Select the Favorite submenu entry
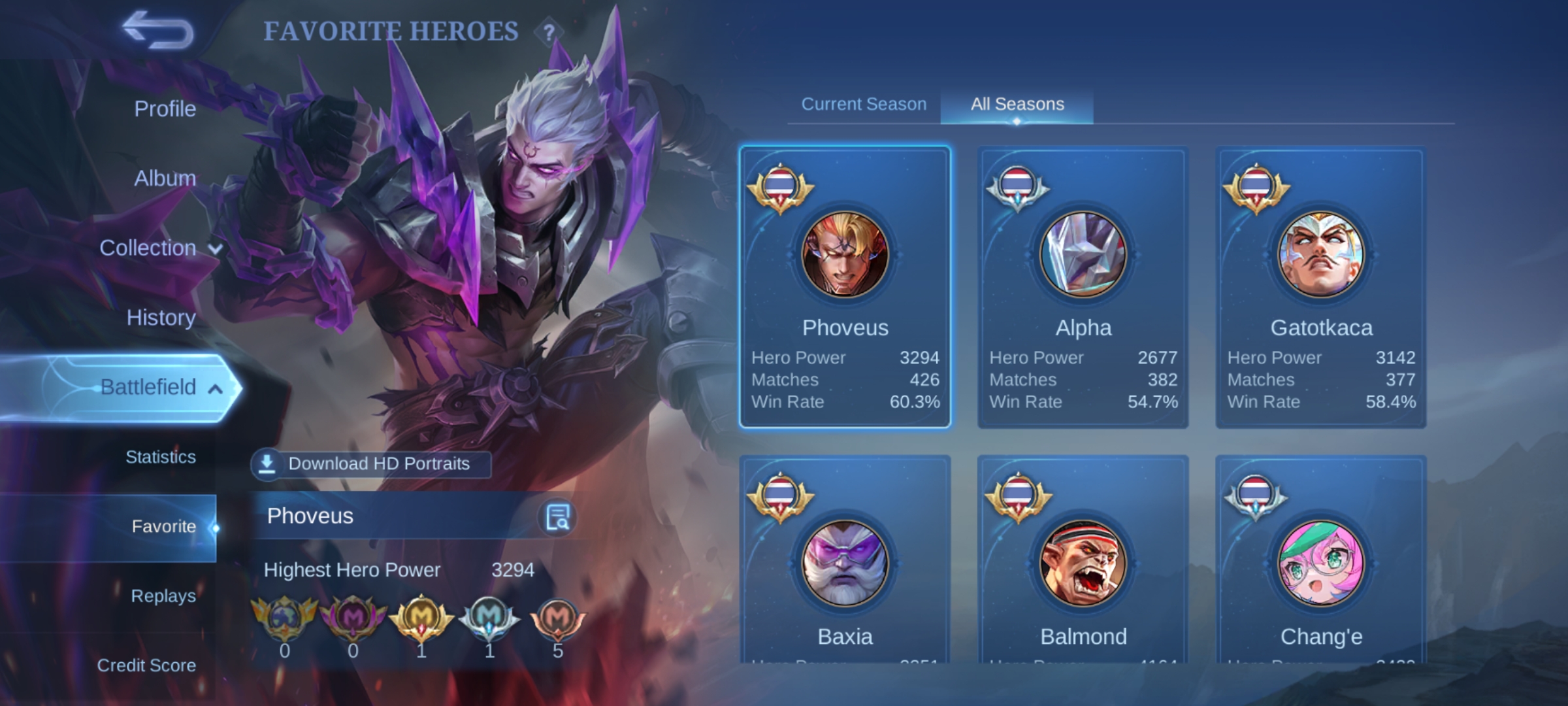Image resolution: width=1568 pixels, height=706 pixels. [x=163, y=526]
